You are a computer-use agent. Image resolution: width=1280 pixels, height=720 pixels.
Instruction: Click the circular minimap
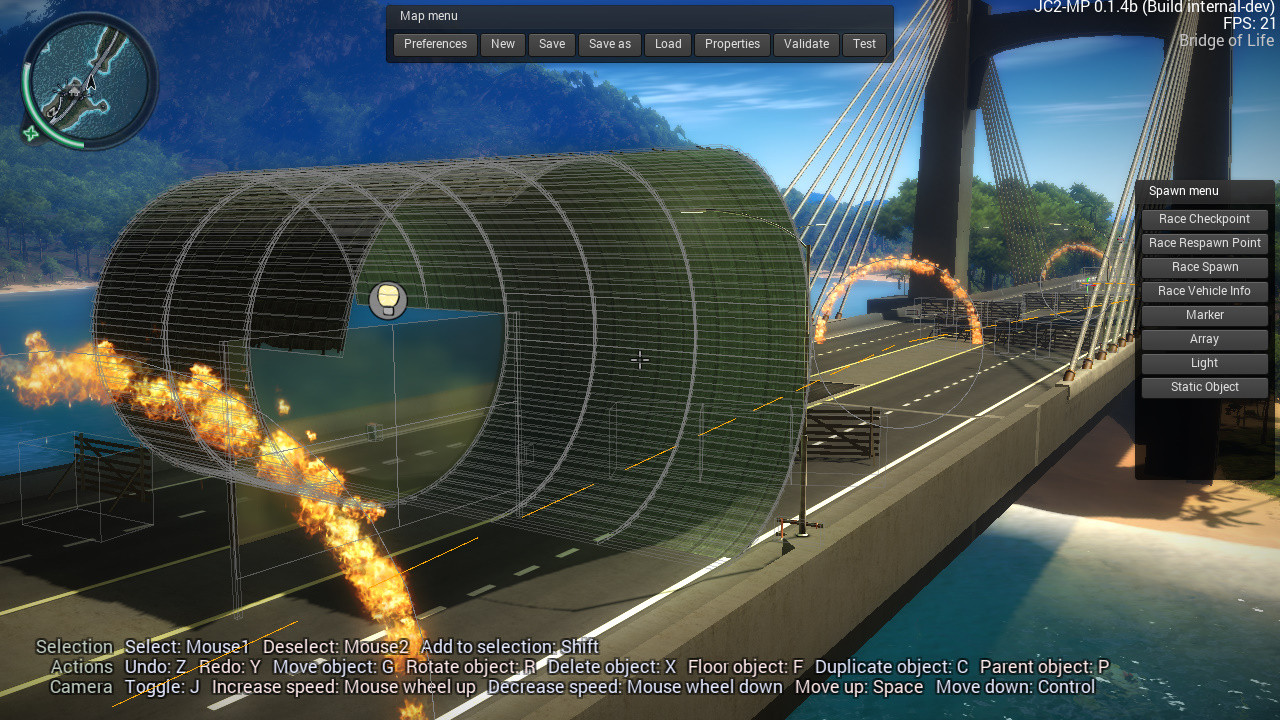tap(90, 80)
